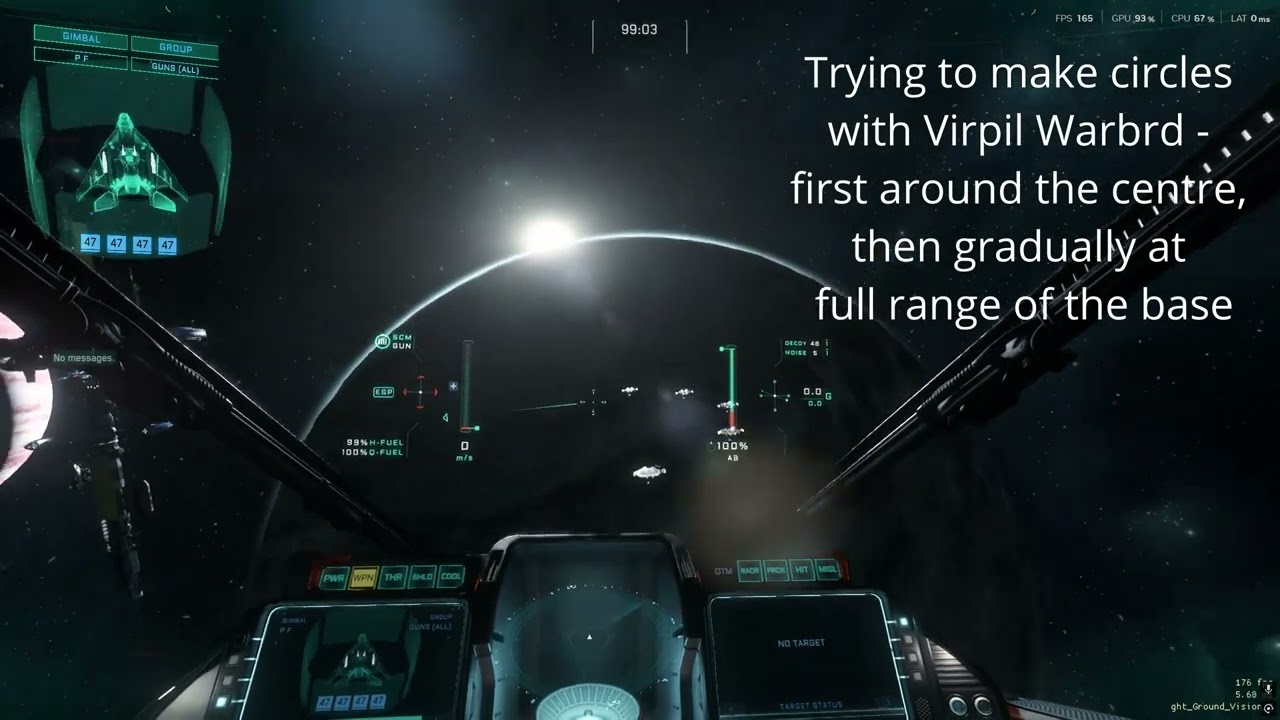Click the green ship hologram in the weapons panel
Viewport: 1280px width, 720px height.
(x=128, y=165)
